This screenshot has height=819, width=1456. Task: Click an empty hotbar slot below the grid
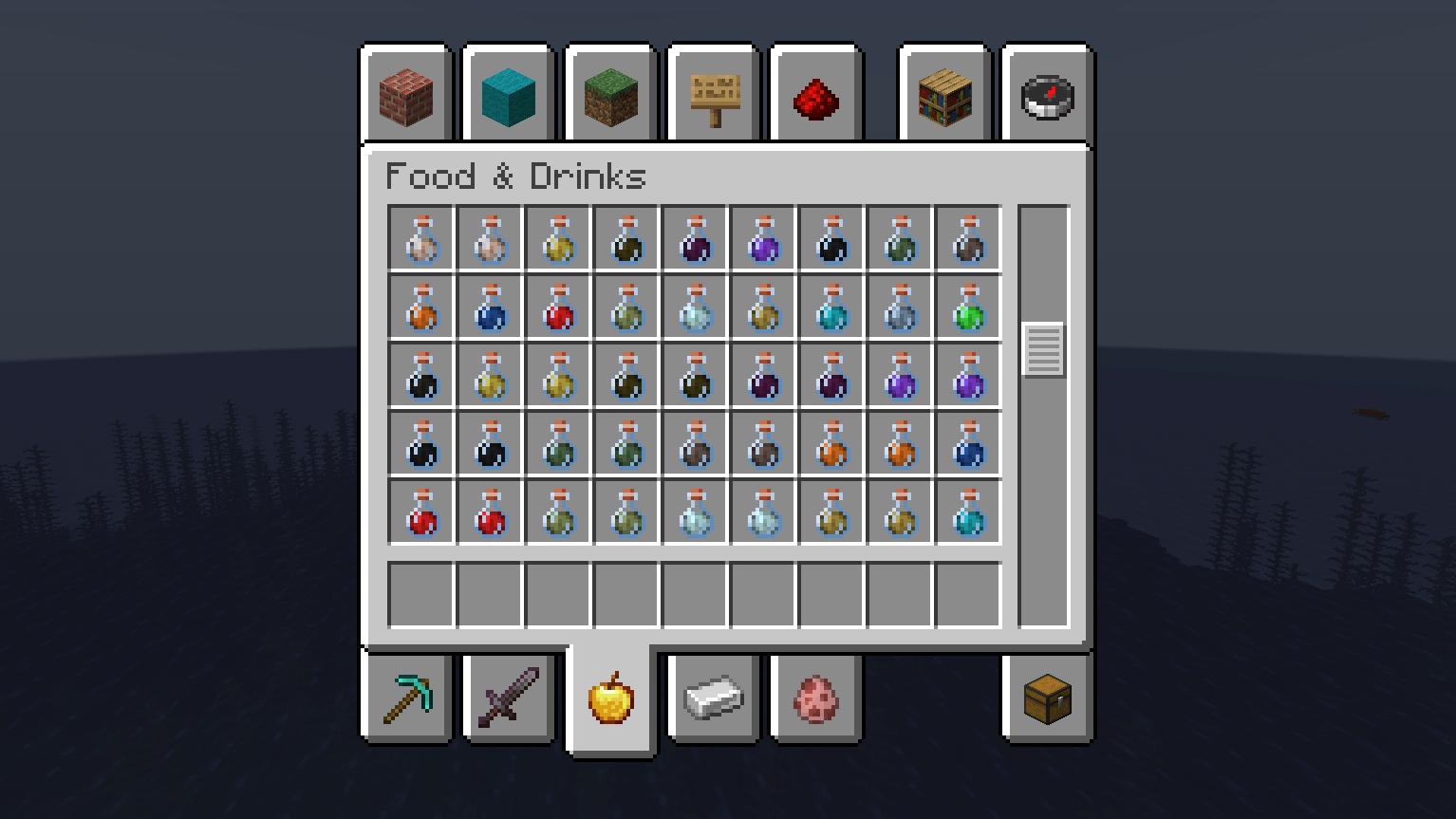[420, 593]
